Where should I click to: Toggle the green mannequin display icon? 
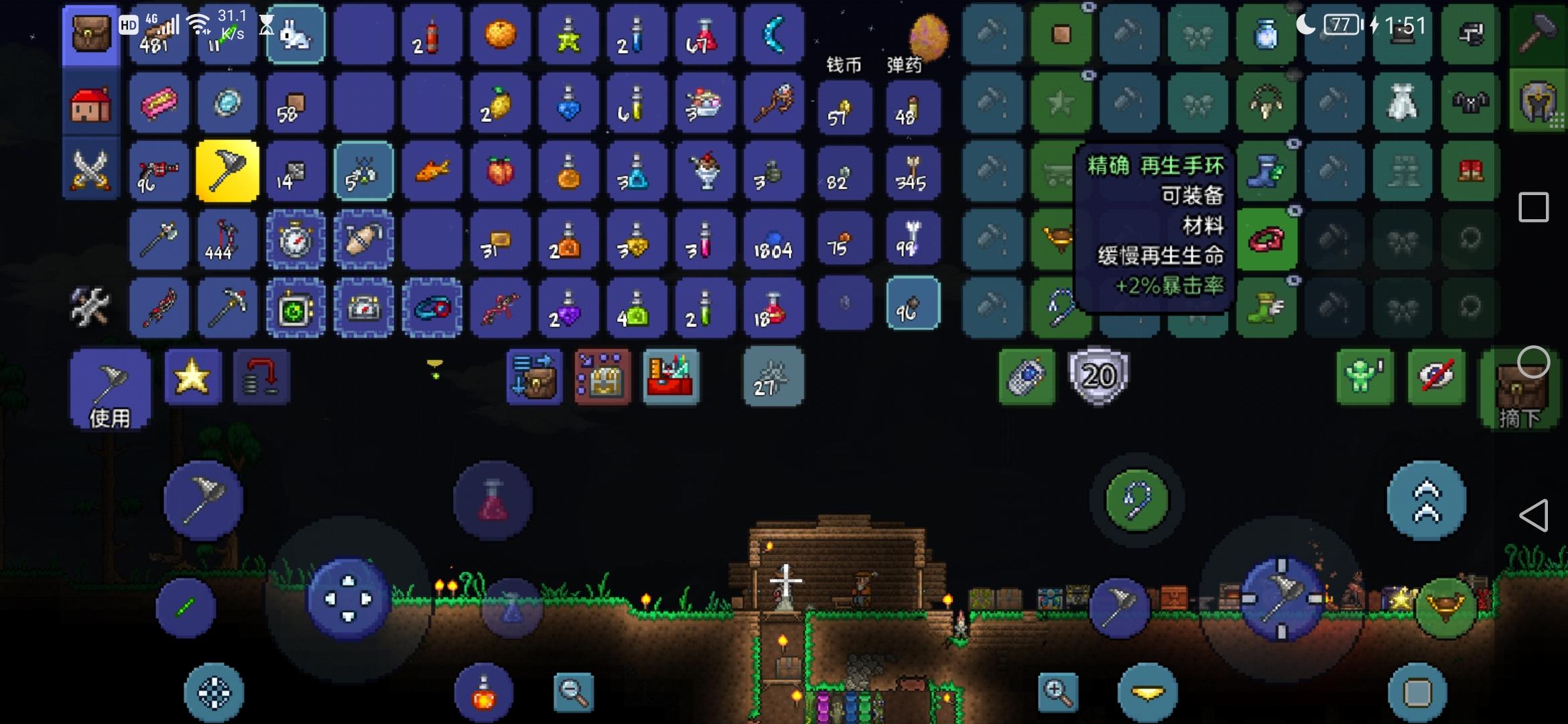point(1364,377)
